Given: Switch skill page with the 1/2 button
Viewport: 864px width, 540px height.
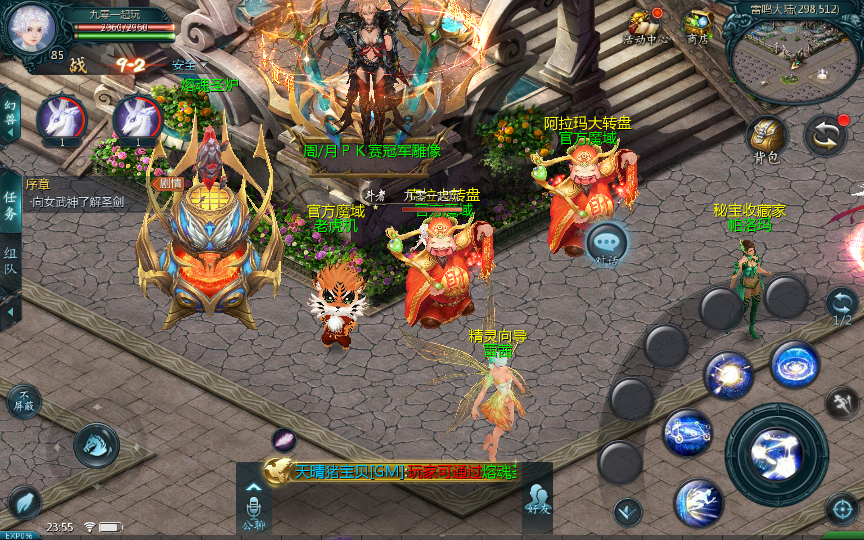Looking at the screenshot, I should [x=842, y=304].
